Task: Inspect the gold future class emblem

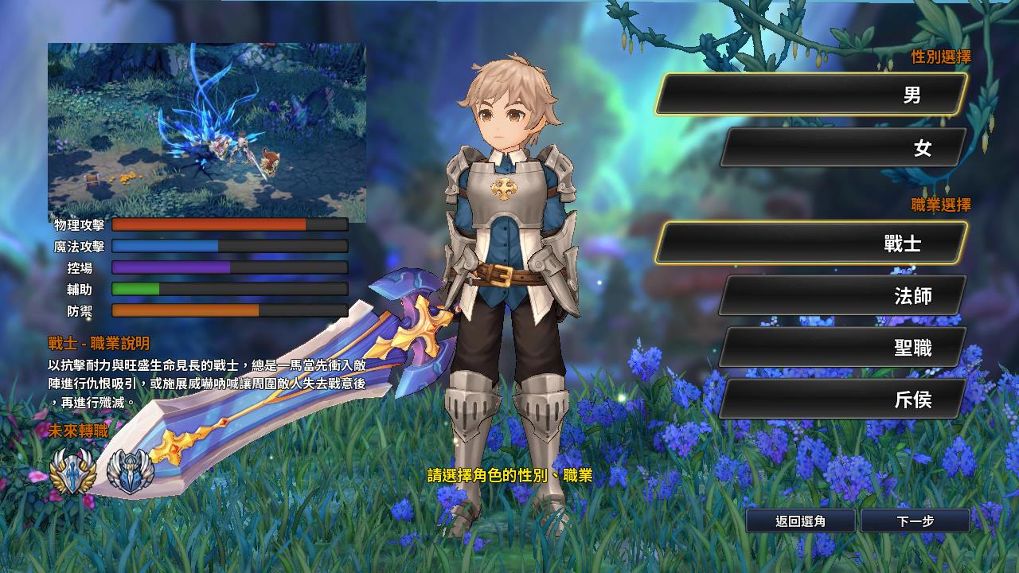Action: pos(75,470)
